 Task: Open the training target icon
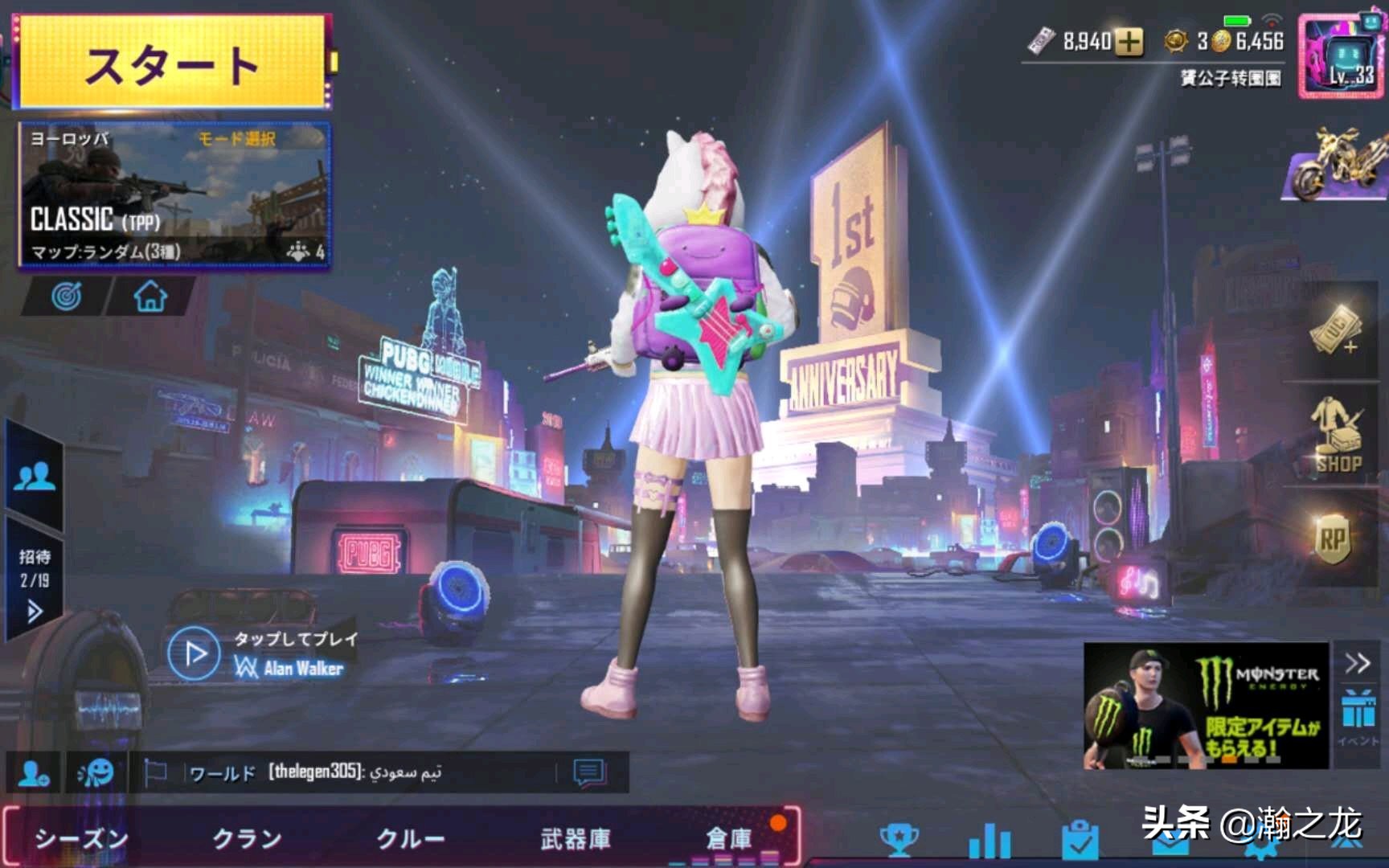click(x=66, y=297)
